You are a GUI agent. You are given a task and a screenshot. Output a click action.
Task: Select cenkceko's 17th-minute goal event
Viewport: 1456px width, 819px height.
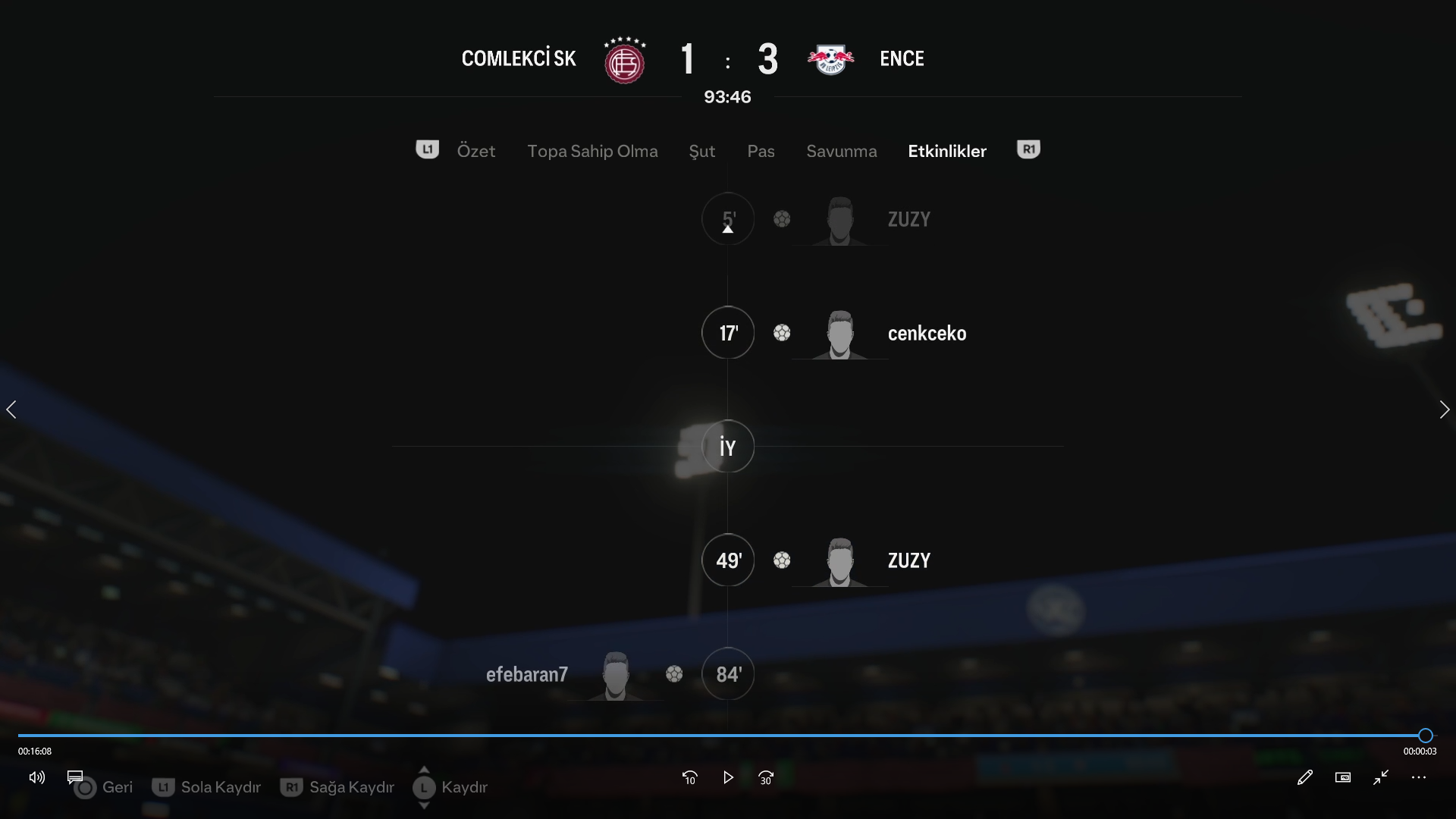point(927,333)
